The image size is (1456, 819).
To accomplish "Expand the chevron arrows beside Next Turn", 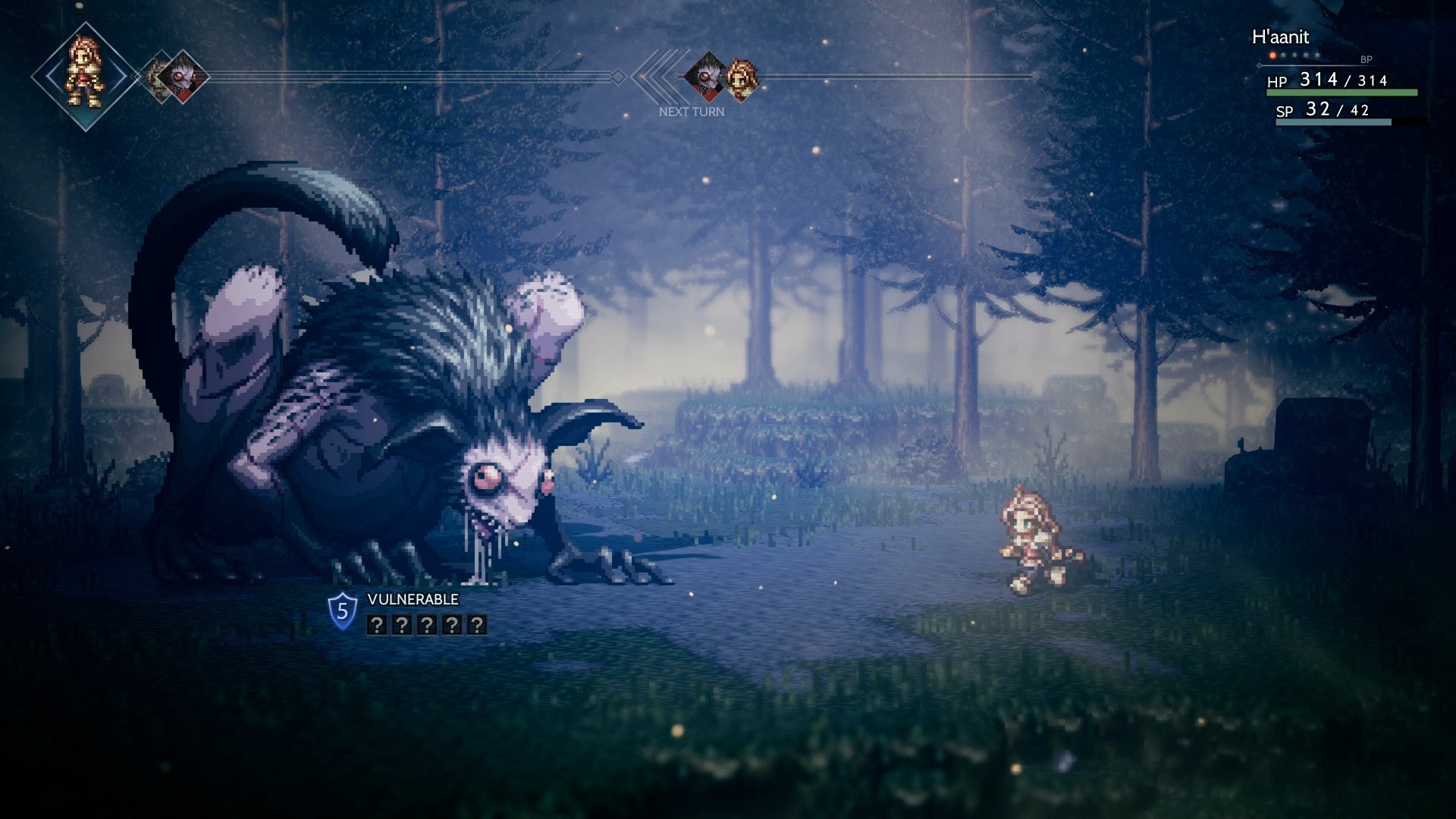I will [661, 76].
